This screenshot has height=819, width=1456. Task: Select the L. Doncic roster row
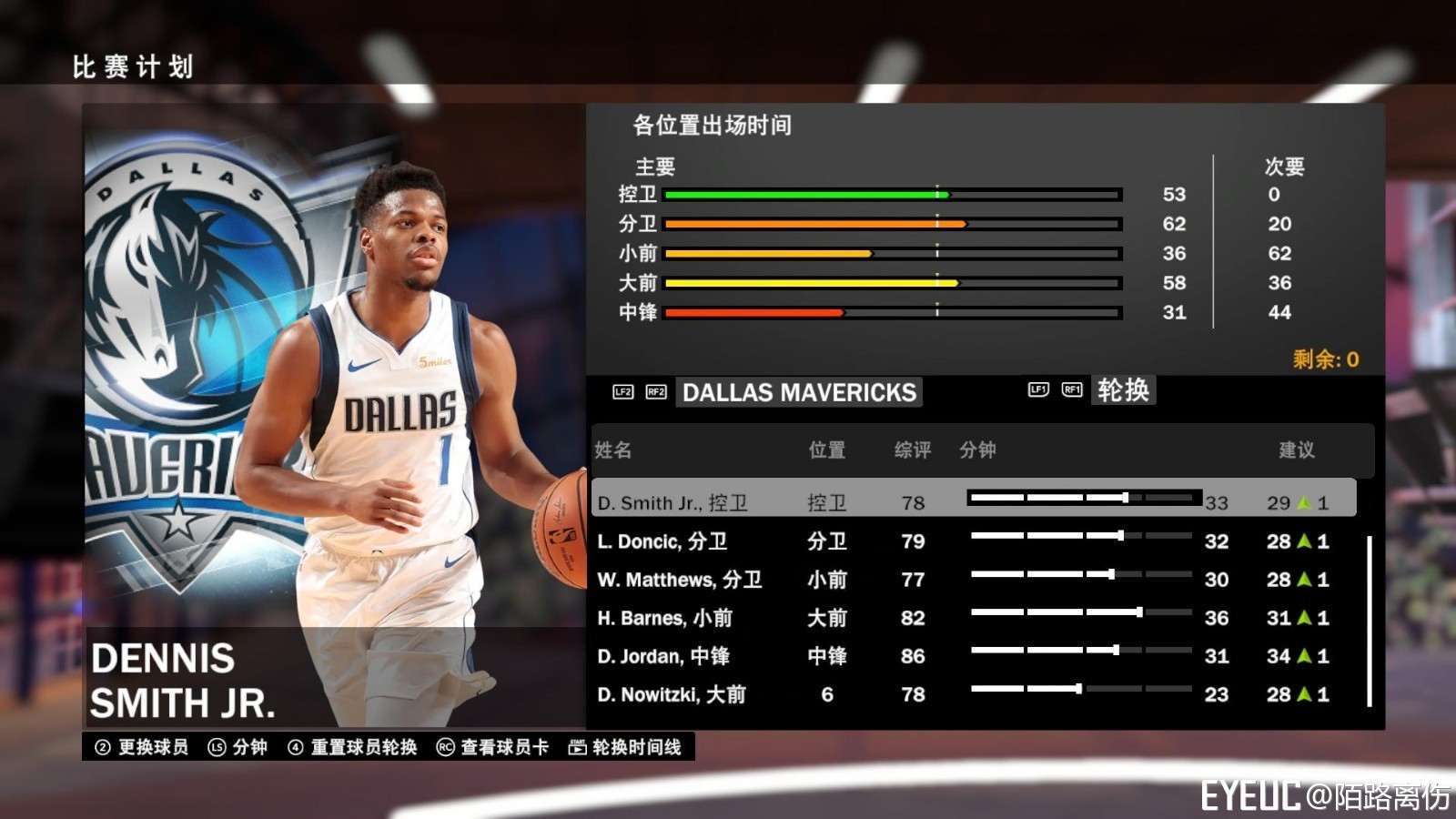[910, 541]
